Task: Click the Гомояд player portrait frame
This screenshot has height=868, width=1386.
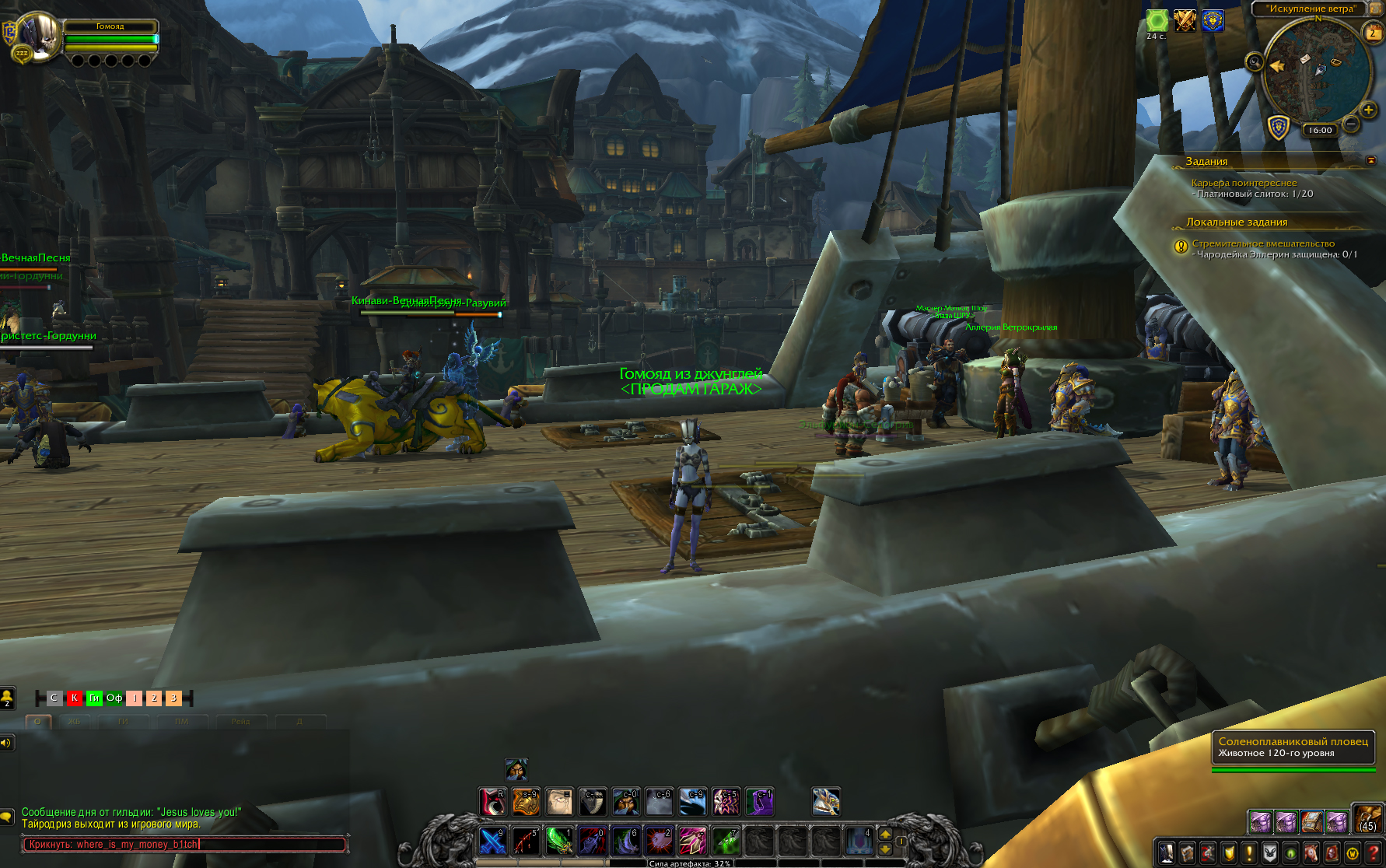Action: point(40,35)
